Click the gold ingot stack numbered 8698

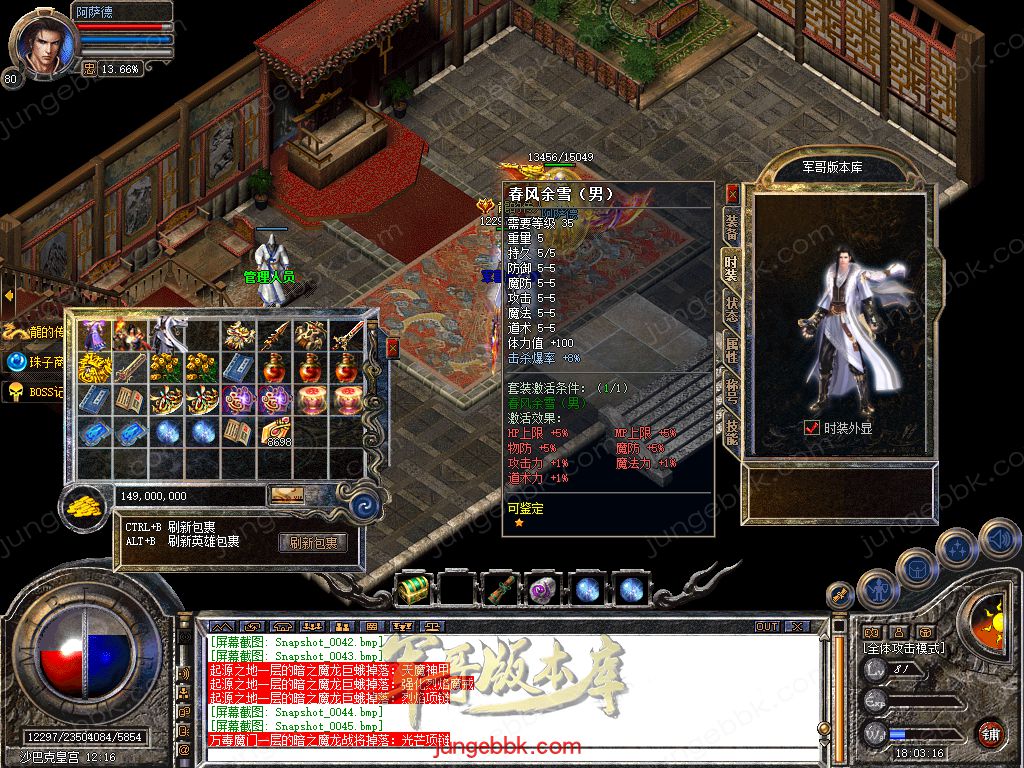(x=276, y=430)
